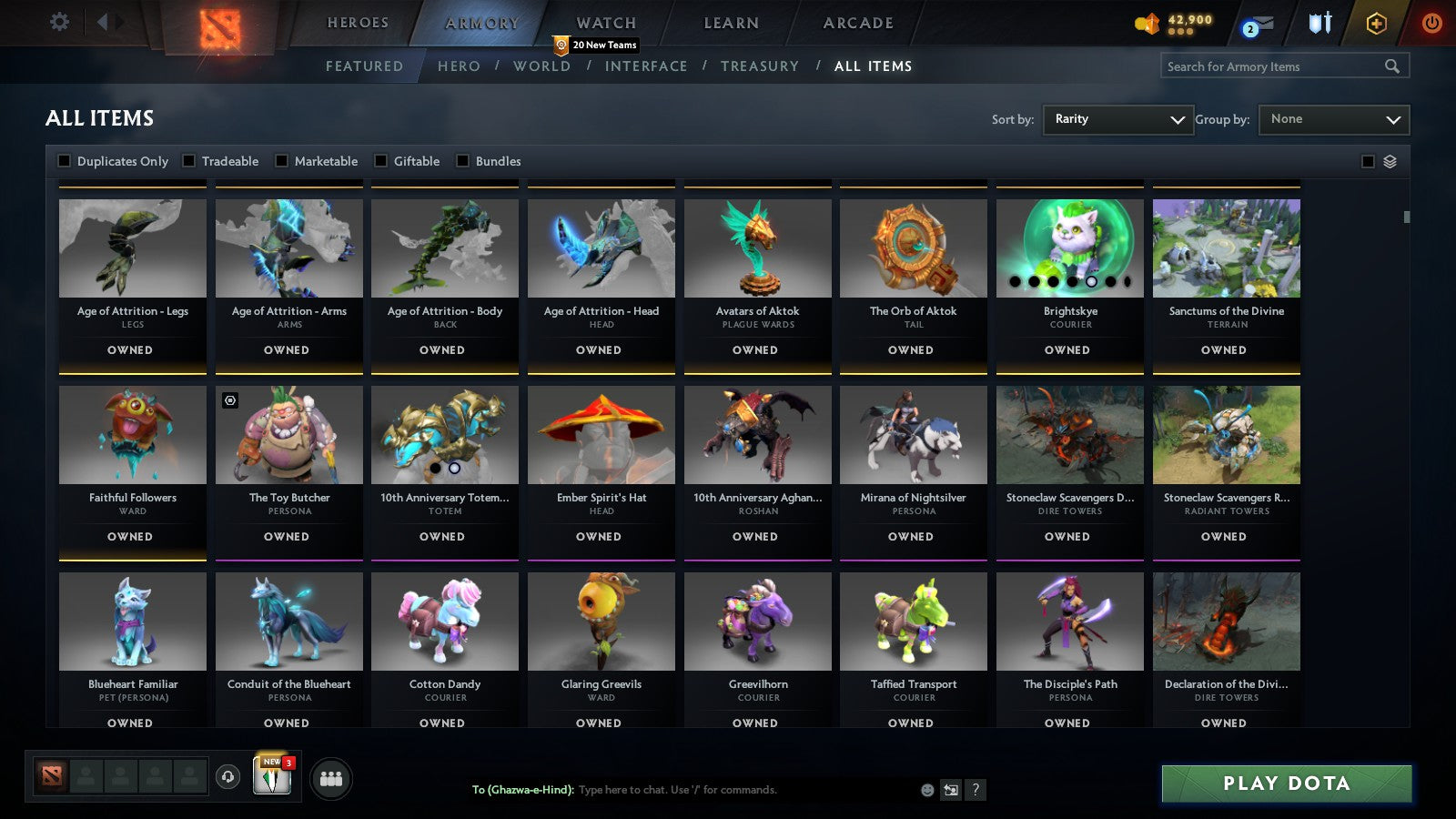Check the Marketable checkbox
The height and width of the screenshot is (819, 1456).
tap(281, 160)
